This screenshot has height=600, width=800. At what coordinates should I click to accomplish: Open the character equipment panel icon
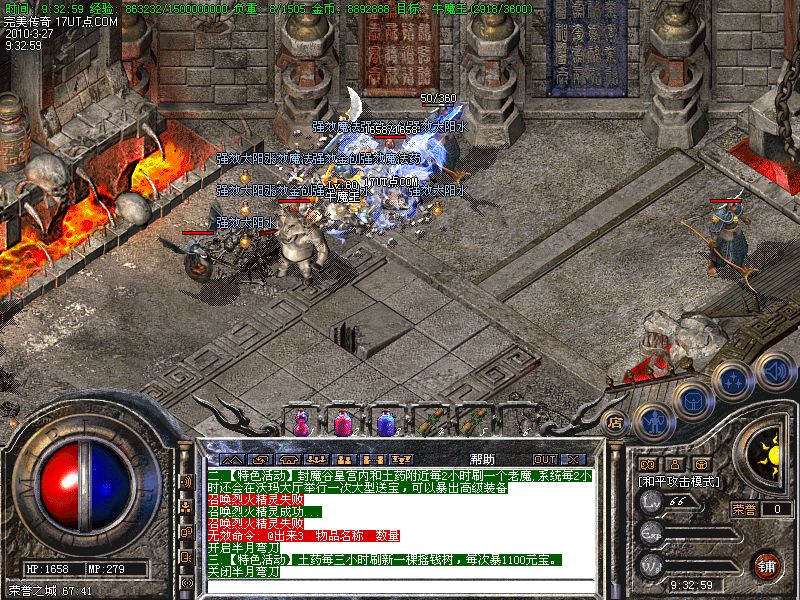point(652,420)
